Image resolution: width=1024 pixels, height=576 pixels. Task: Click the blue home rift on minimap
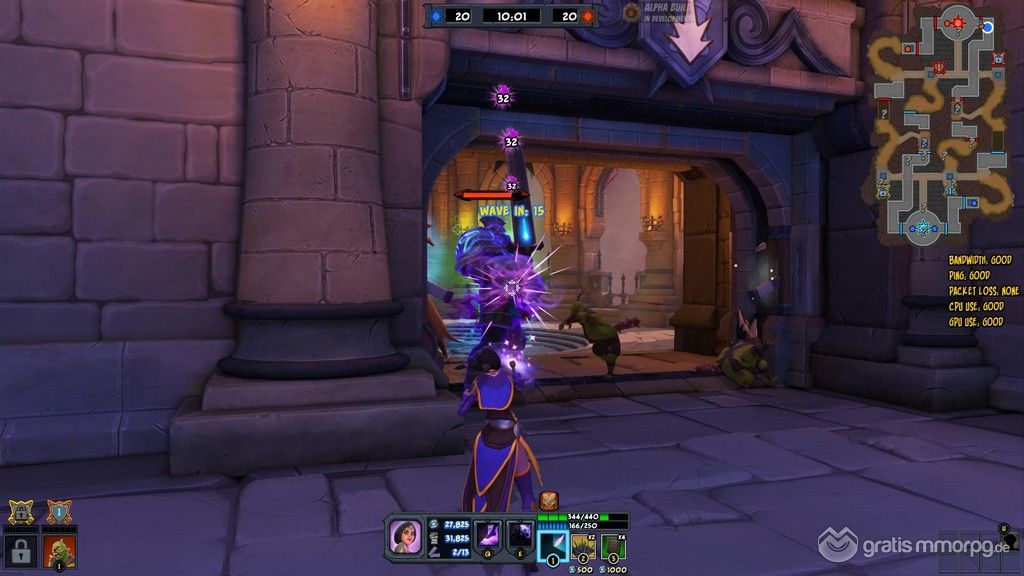coord(925,227)
